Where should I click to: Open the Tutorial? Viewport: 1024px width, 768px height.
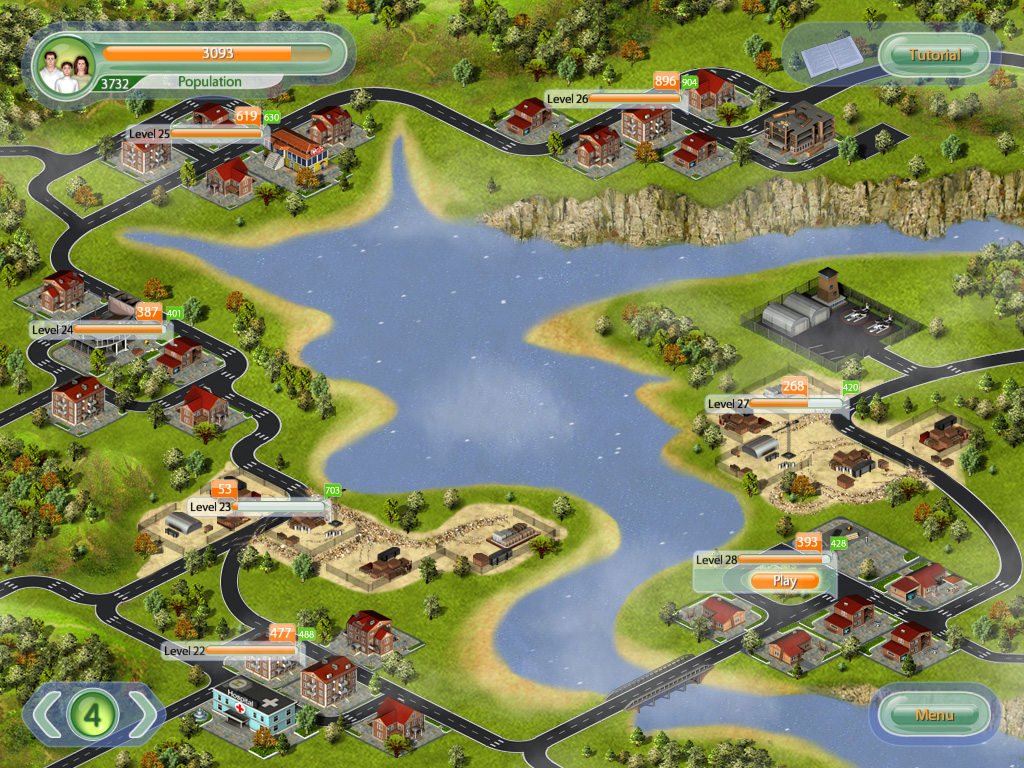(x=934, y=55)
